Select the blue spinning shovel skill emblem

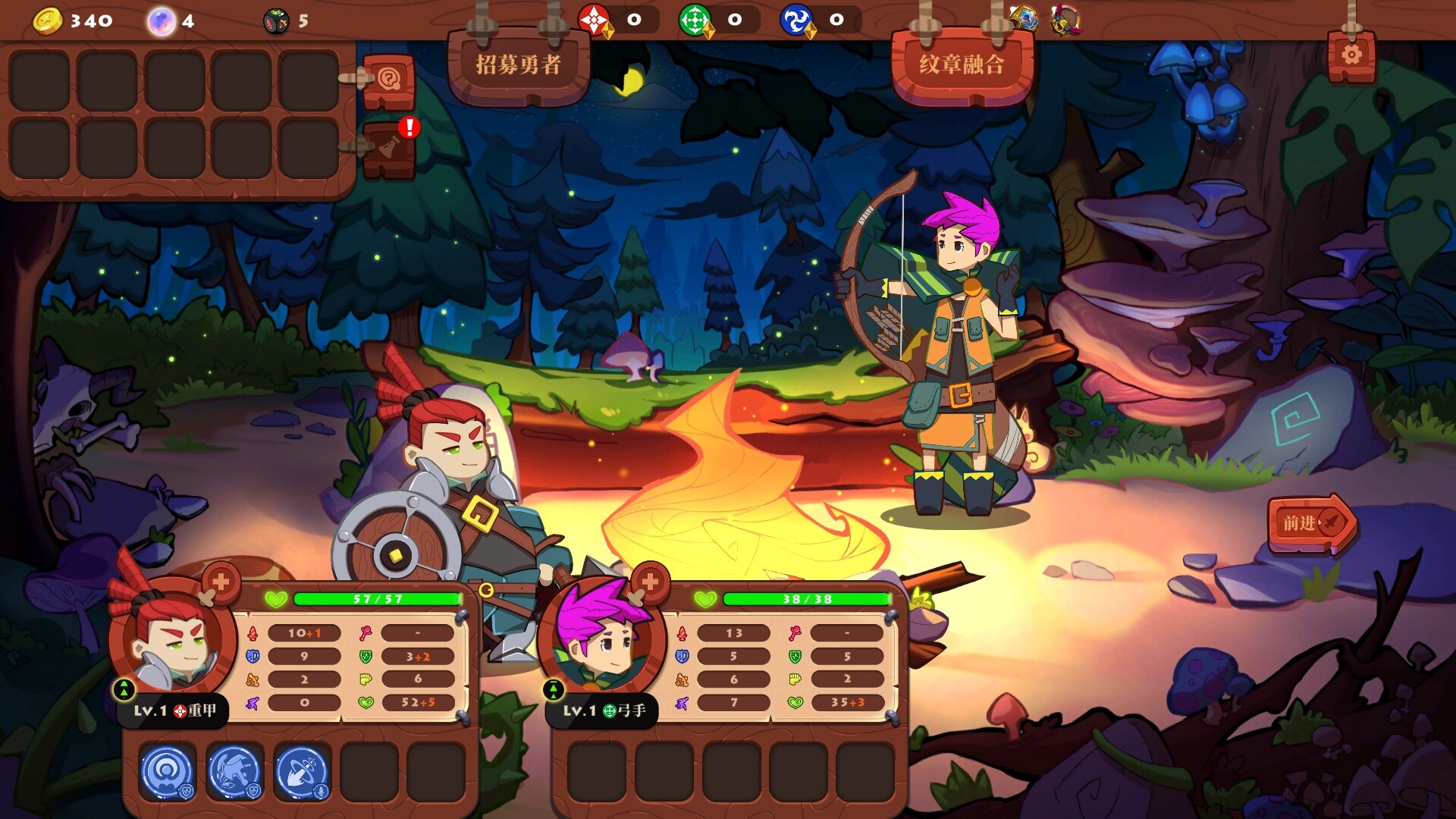[302, 771]
